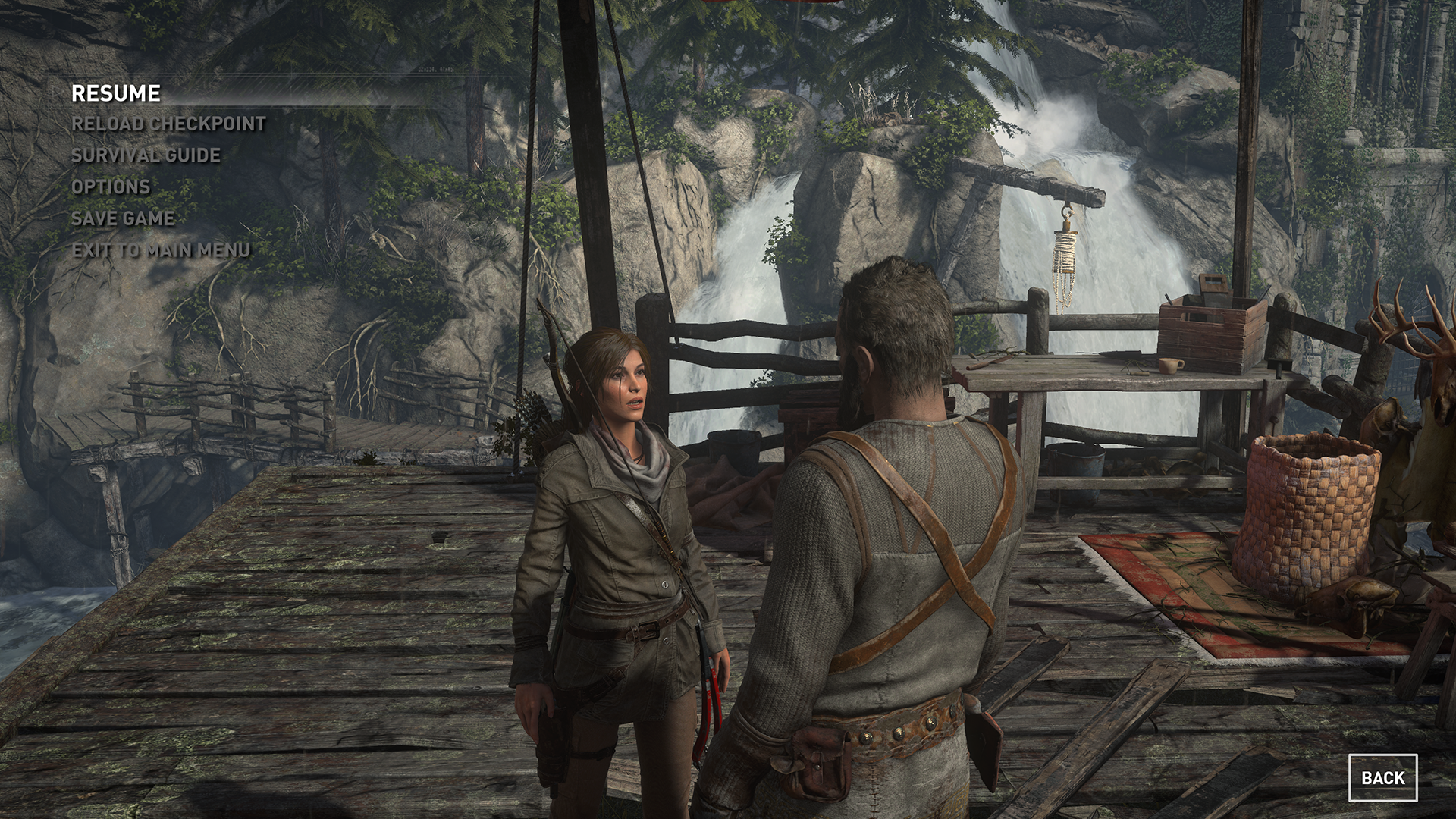Click the Back button
The width and height of the screenshot is (1456, 819).
1382,777
